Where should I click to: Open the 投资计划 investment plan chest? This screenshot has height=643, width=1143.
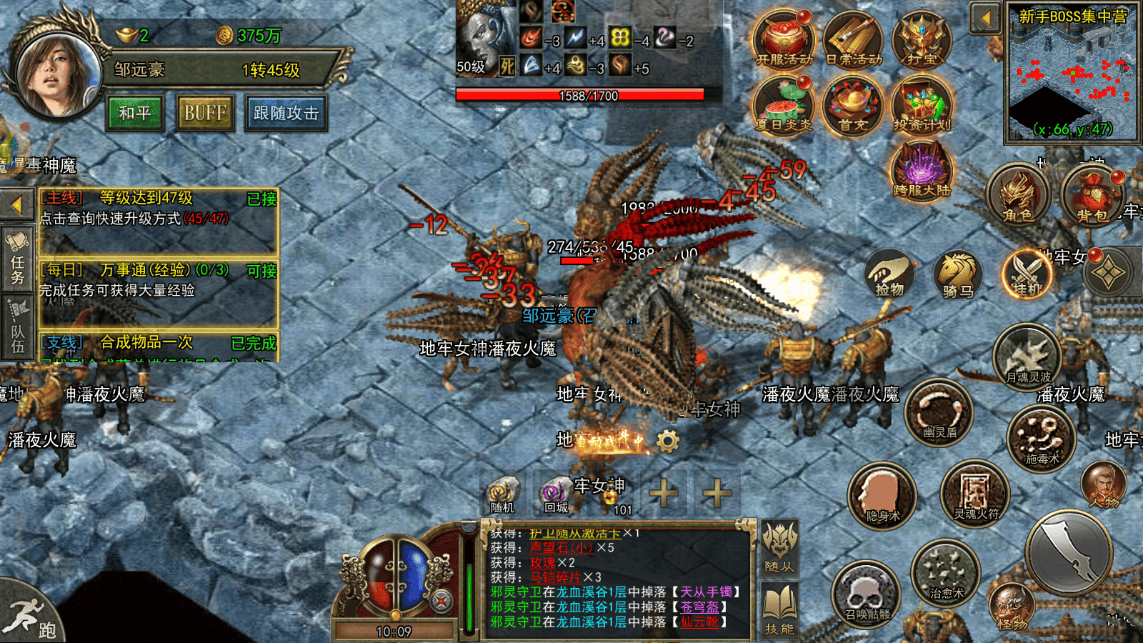921,106
